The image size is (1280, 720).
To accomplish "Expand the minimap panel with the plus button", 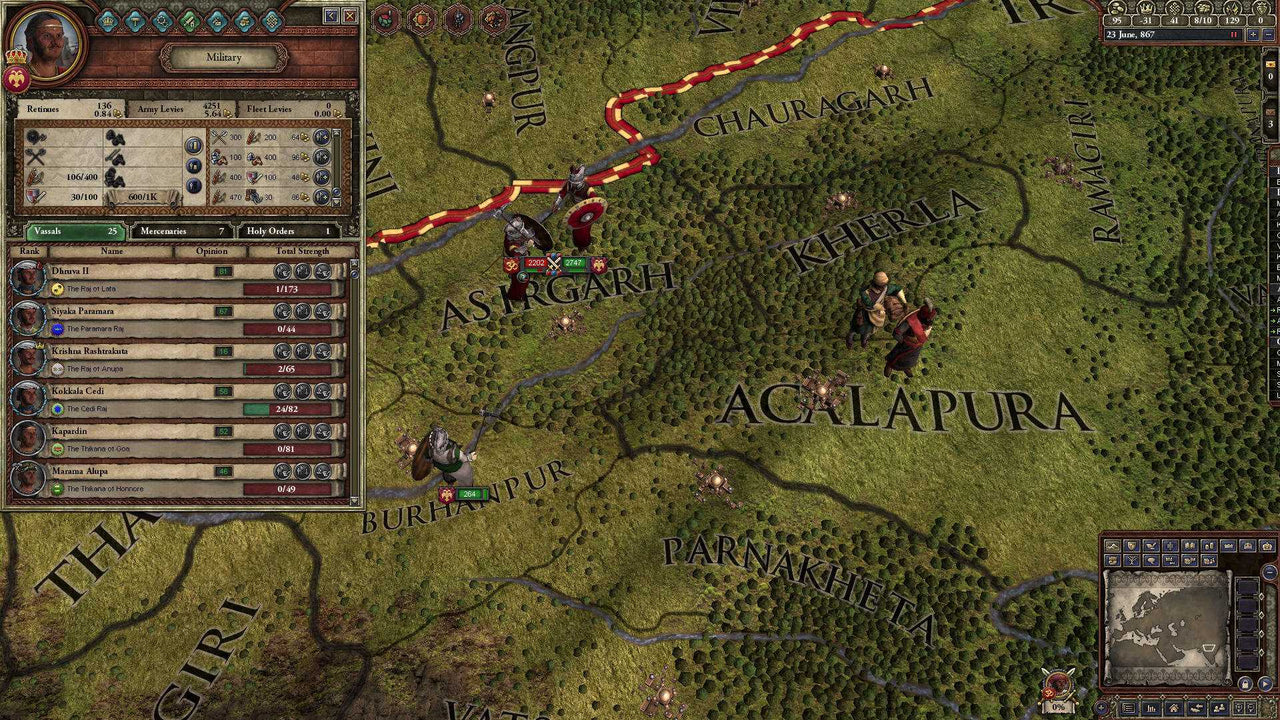I will [1101, 707].
